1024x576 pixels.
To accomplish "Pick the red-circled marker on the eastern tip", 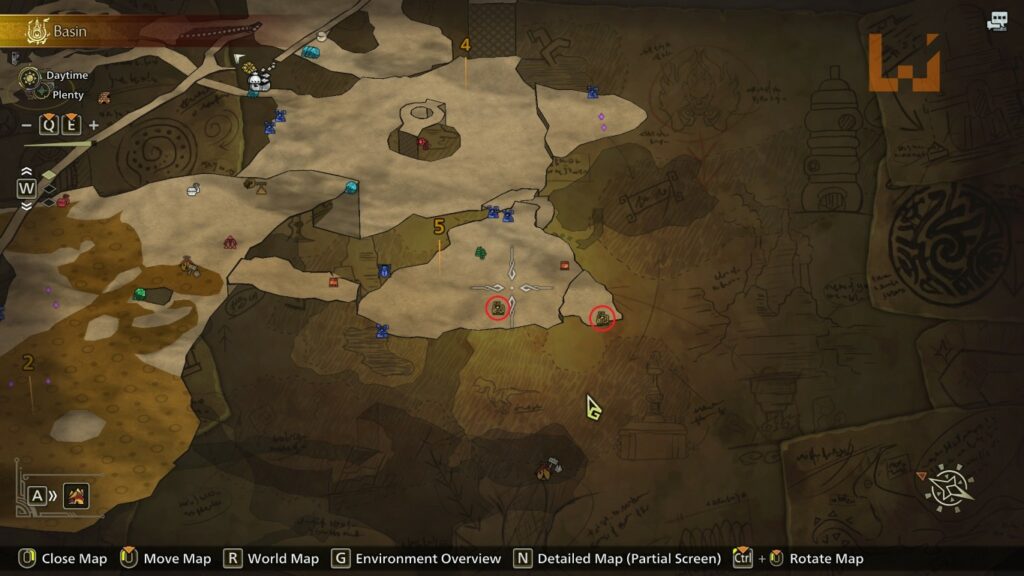I will click(602, 318).
